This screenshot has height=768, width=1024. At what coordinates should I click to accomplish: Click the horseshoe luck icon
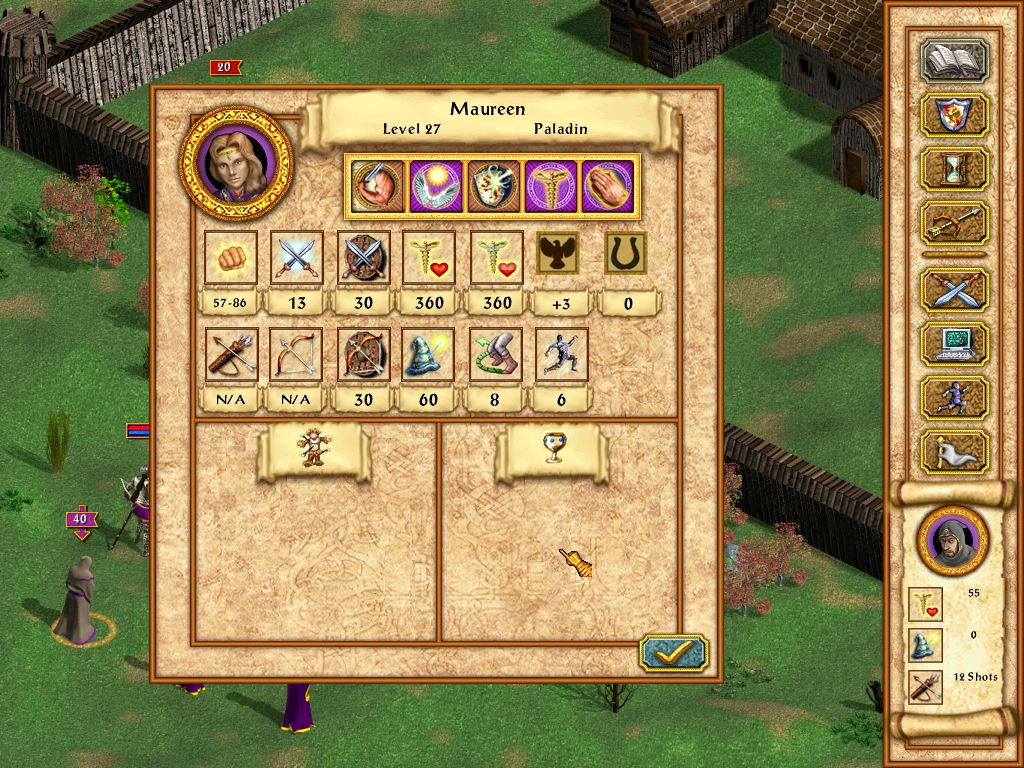point(627,255)
